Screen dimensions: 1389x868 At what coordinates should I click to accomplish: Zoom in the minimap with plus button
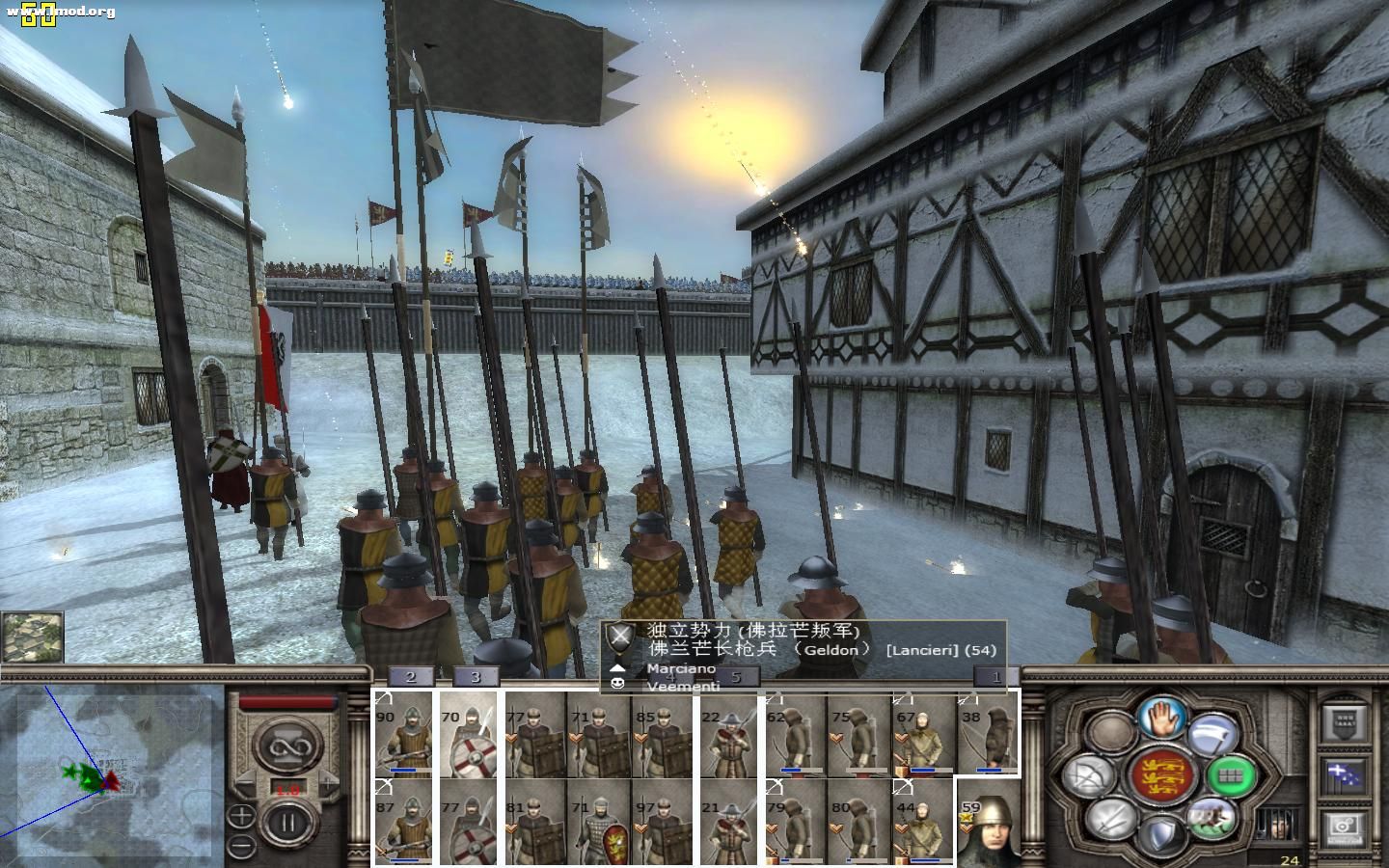[x=241, y=816]
